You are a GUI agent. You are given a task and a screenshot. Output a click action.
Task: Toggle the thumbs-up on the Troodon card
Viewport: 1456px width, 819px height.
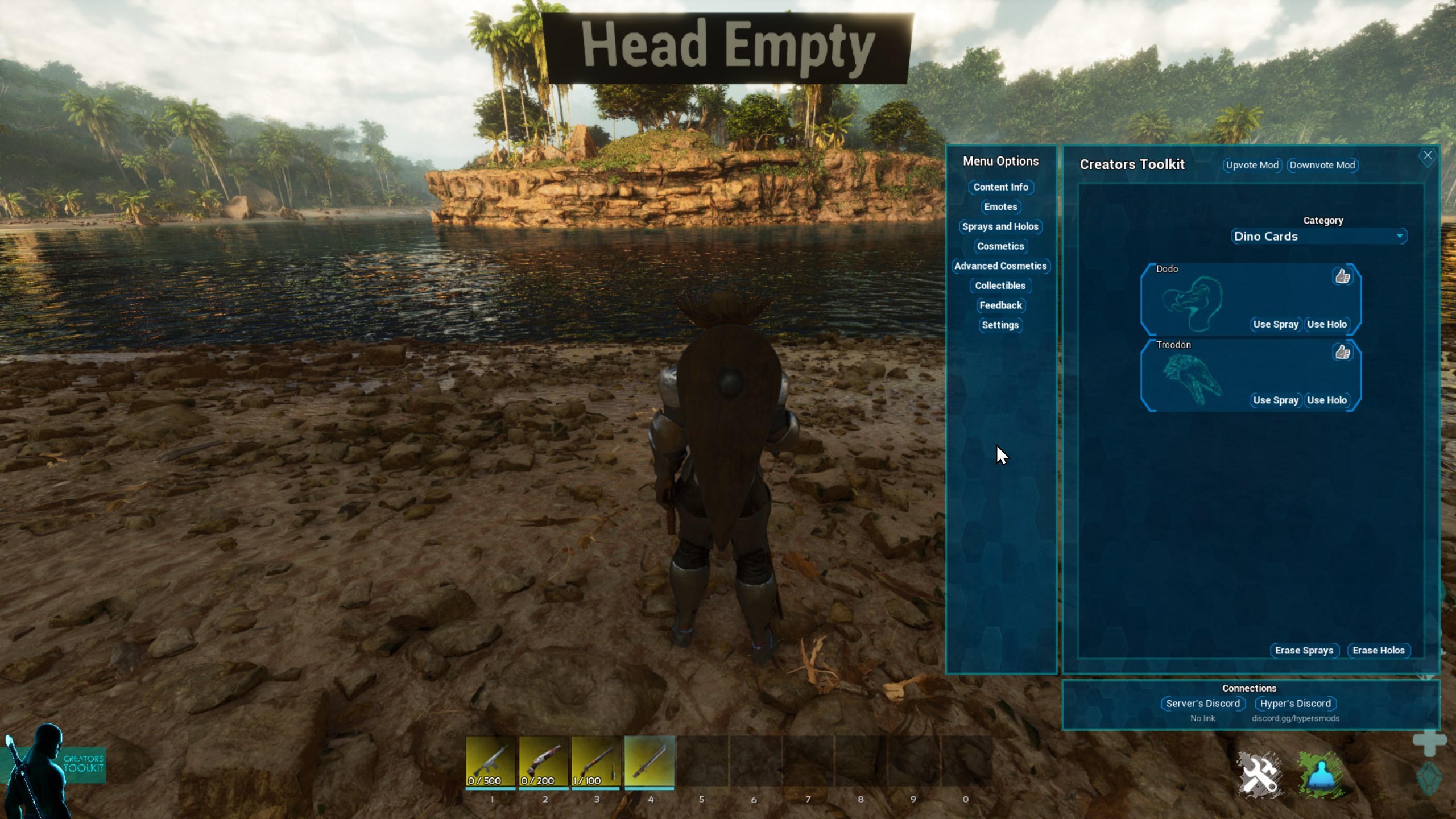tap(1342, 353)
